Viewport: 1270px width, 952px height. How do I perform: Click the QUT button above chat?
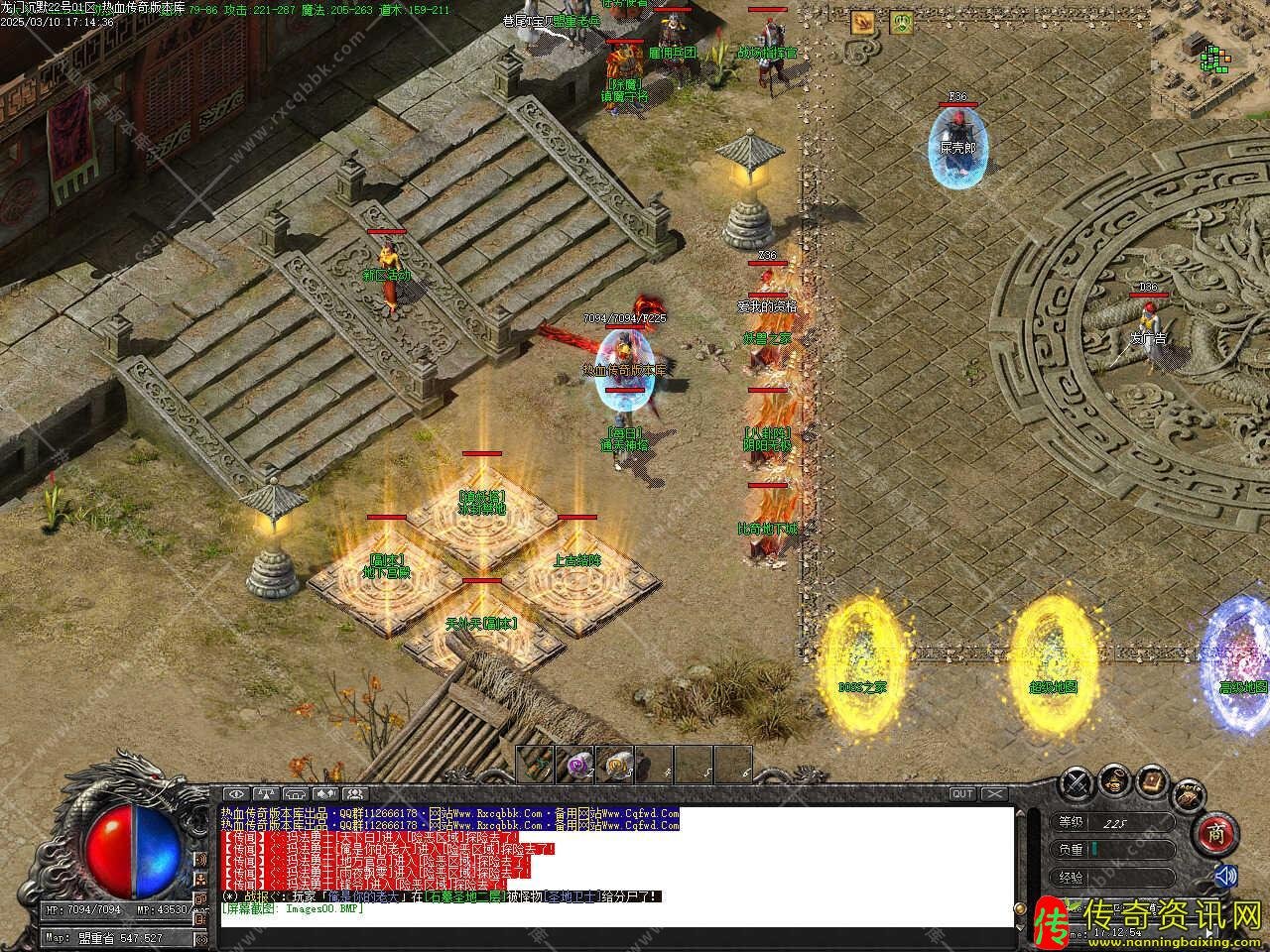click(961, 793)
